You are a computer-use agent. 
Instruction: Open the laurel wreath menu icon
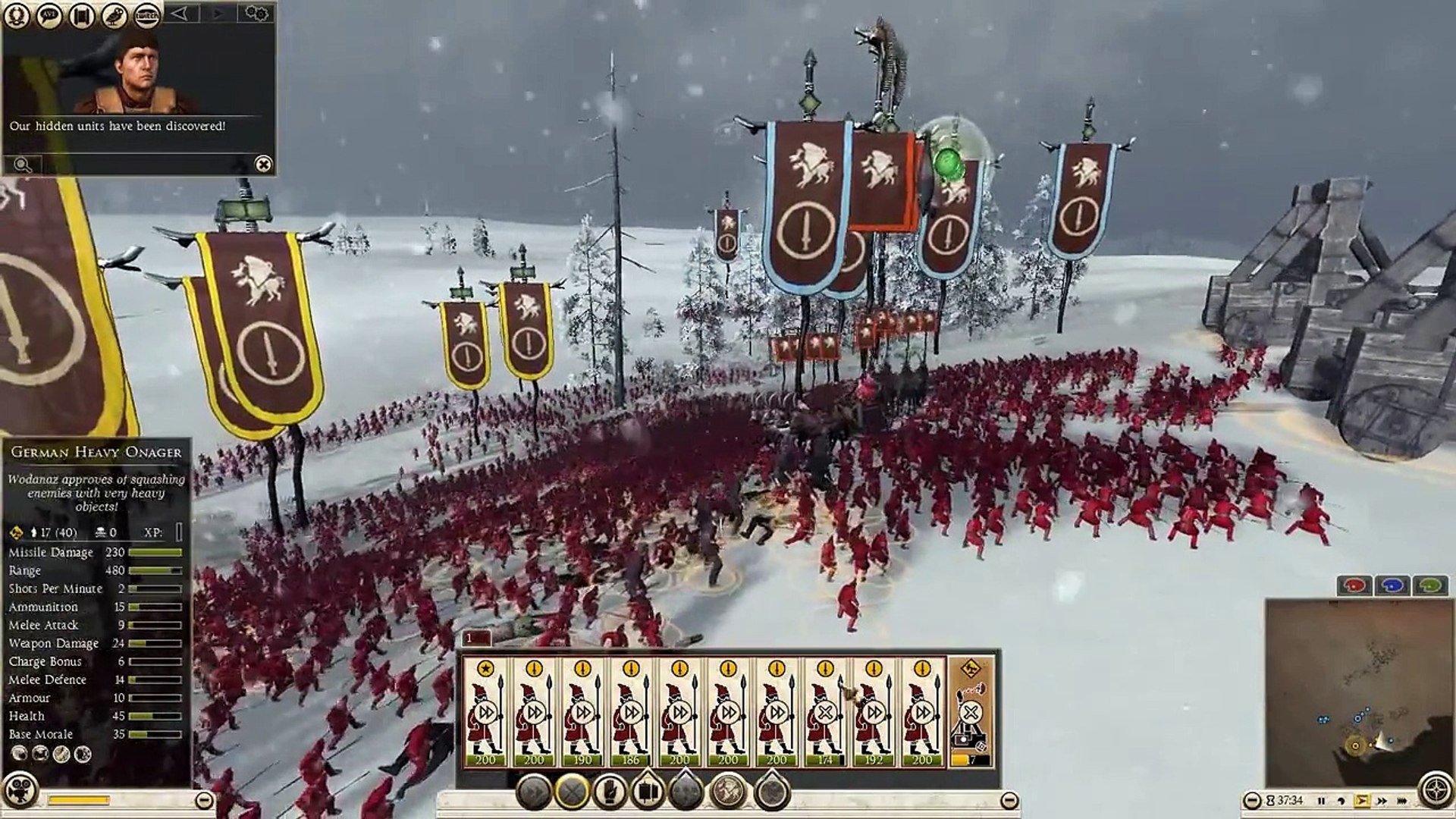[x=17, y=15]
